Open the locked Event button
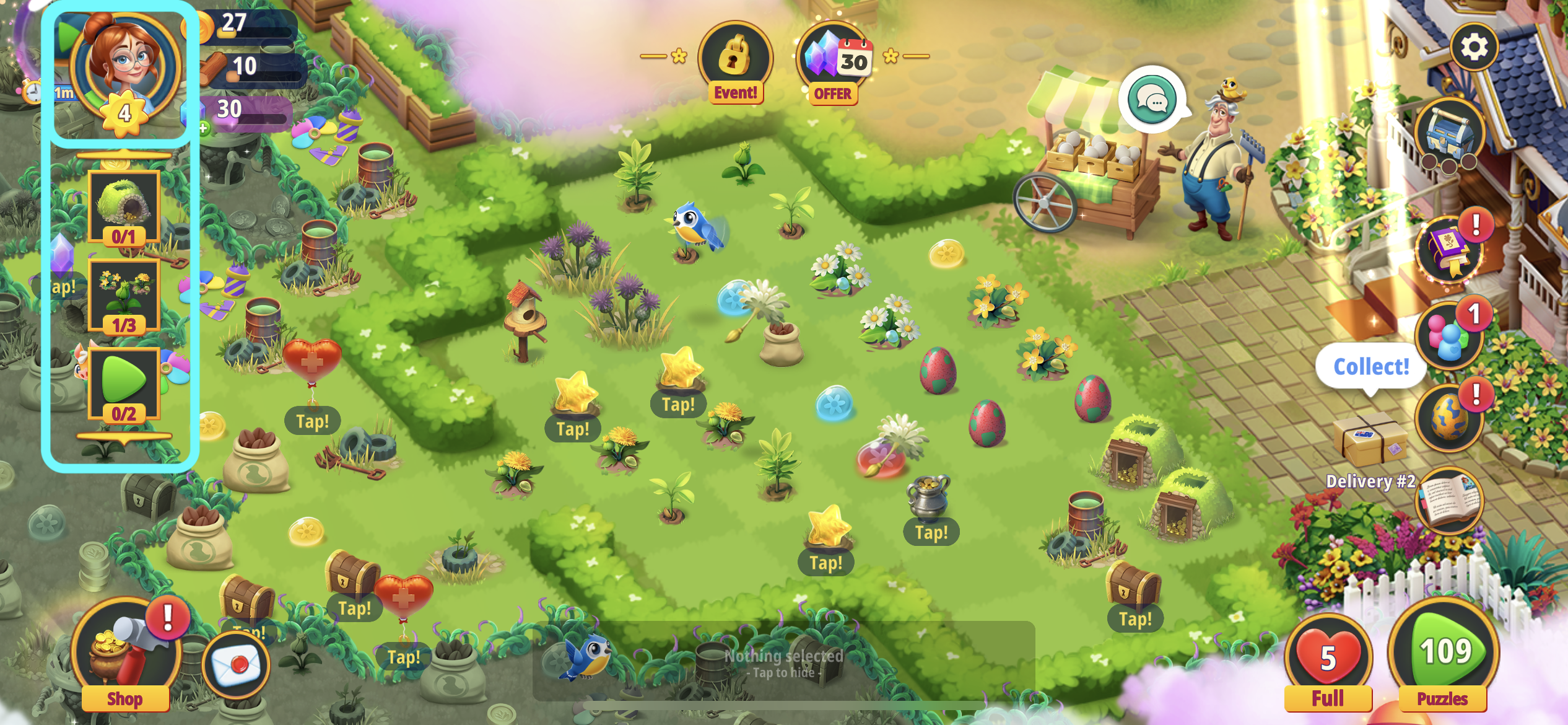This screenshot has height=725, width=1568. (735, 62)
